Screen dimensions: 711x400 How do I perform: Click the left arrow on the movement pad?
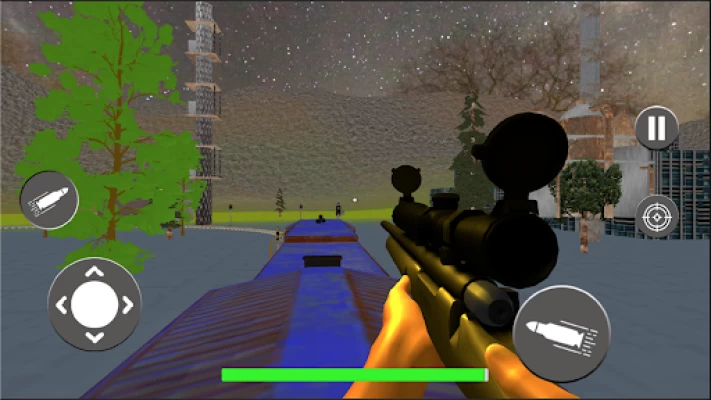tap(62, 305)
